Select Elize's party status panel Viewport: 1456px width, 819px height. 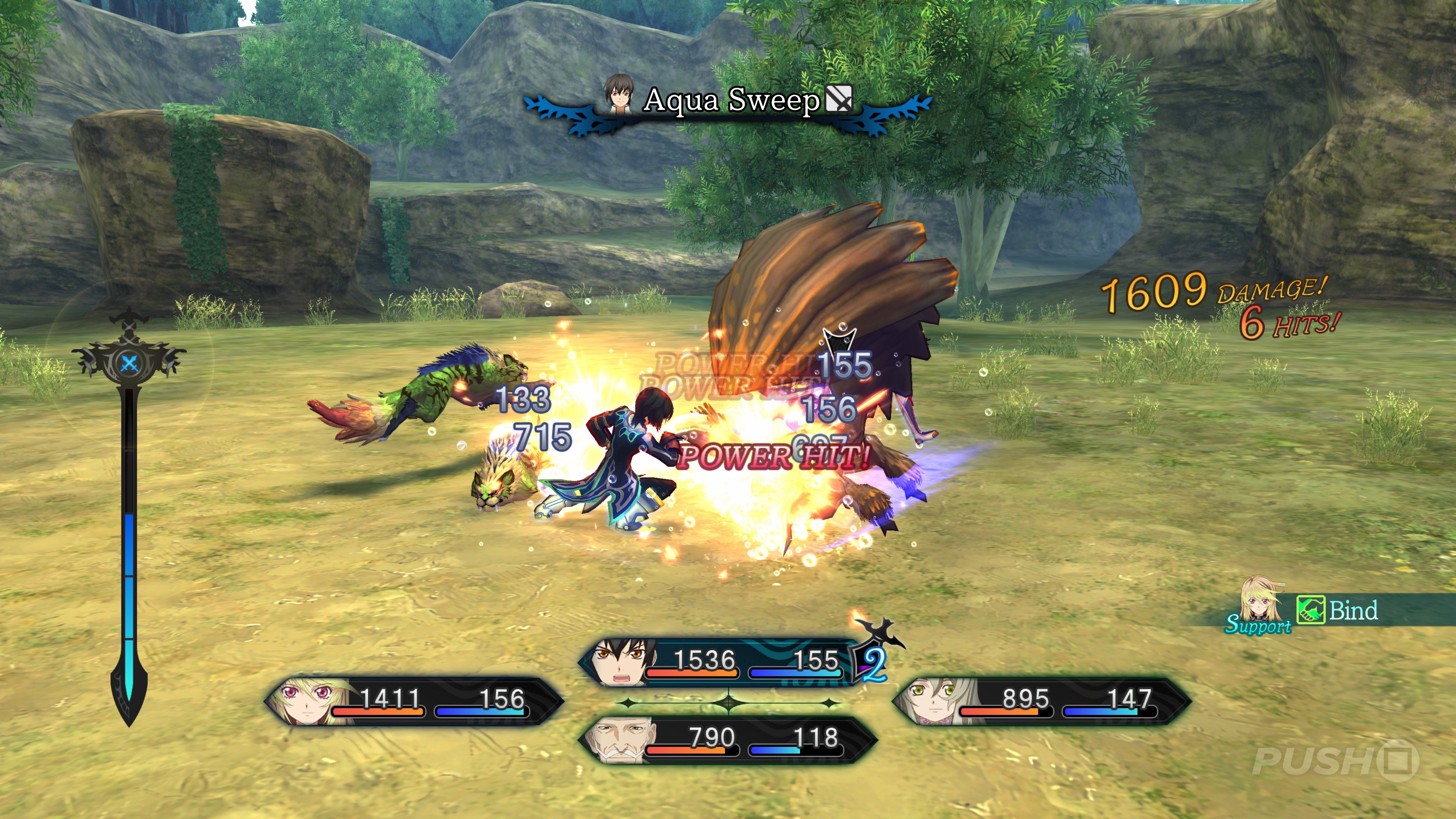pyautogui.click(x=1041, y=701)
